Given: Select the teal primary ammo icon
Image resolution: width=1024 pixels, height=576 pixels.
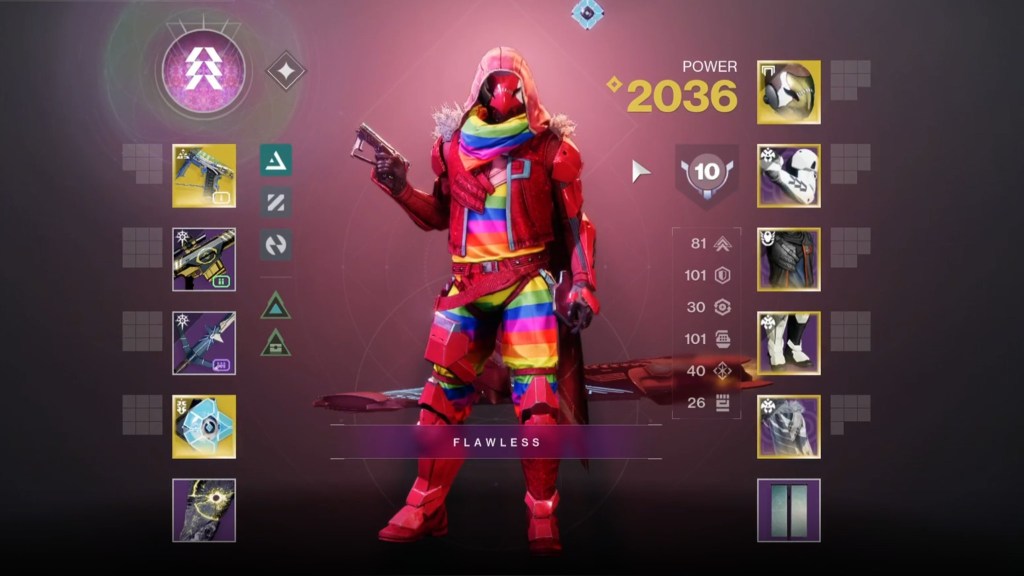Looking at the screenshot, I should pyautogui.click(x=276, y=160).
